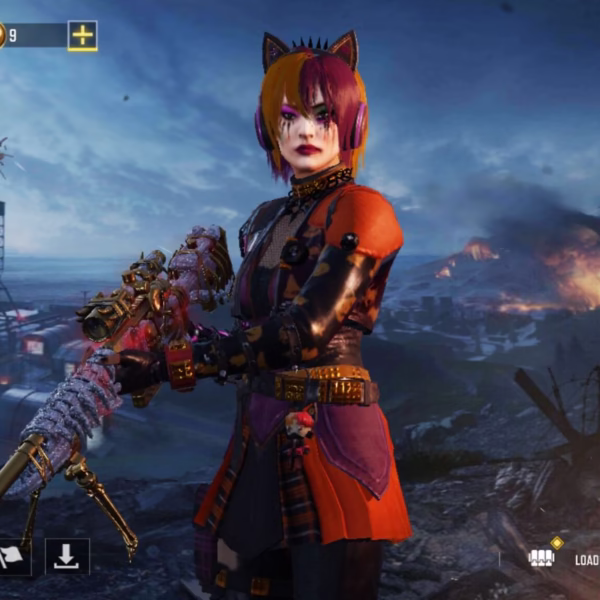
Task: Click the download arrow button
Action: [67, 556]
